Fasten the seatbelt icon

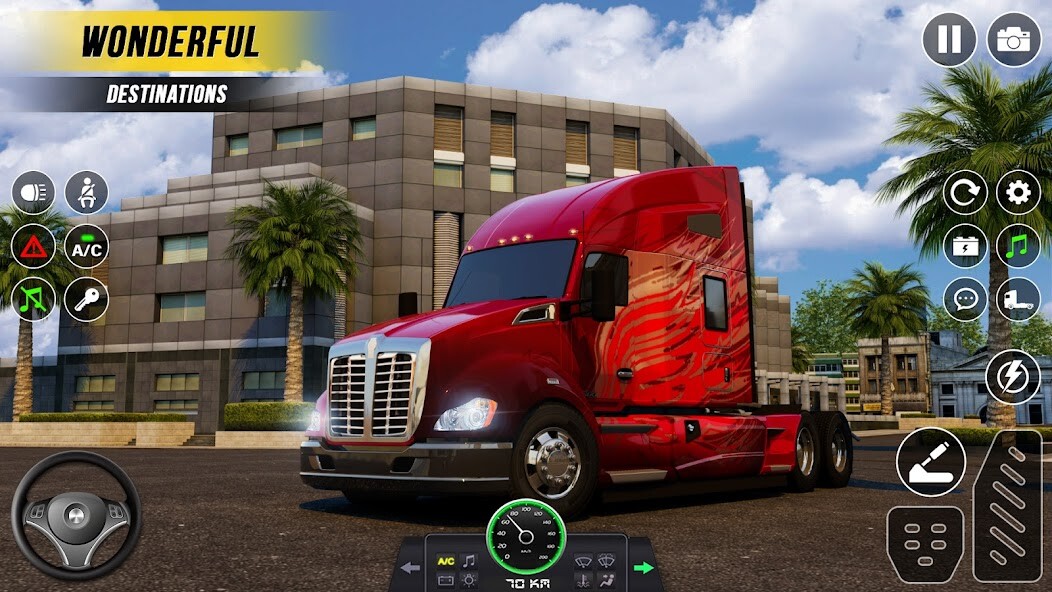tap(86, 193)
